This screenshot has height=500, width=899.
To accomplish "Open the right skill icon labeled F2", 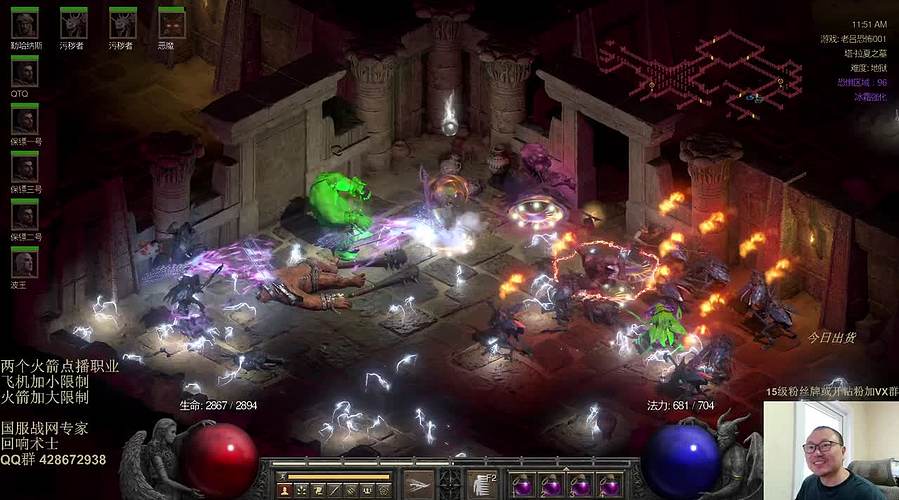I will pyautogui.click(x=484, y=484).
